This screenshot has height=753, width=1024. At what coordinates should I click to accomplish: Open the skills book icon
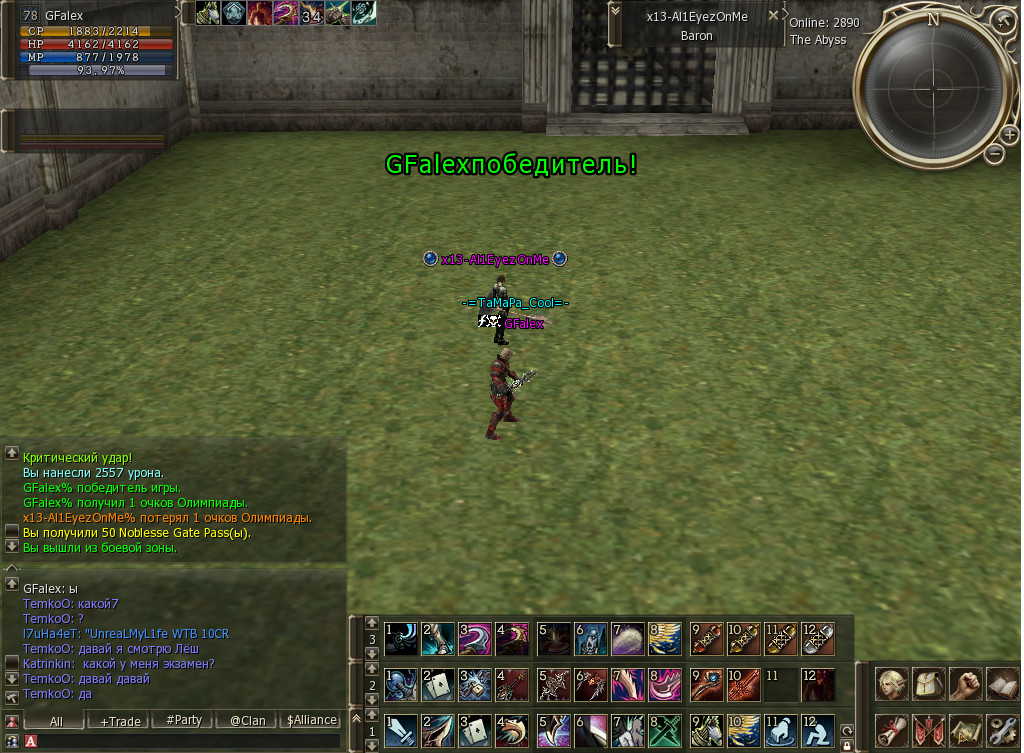1001,684
